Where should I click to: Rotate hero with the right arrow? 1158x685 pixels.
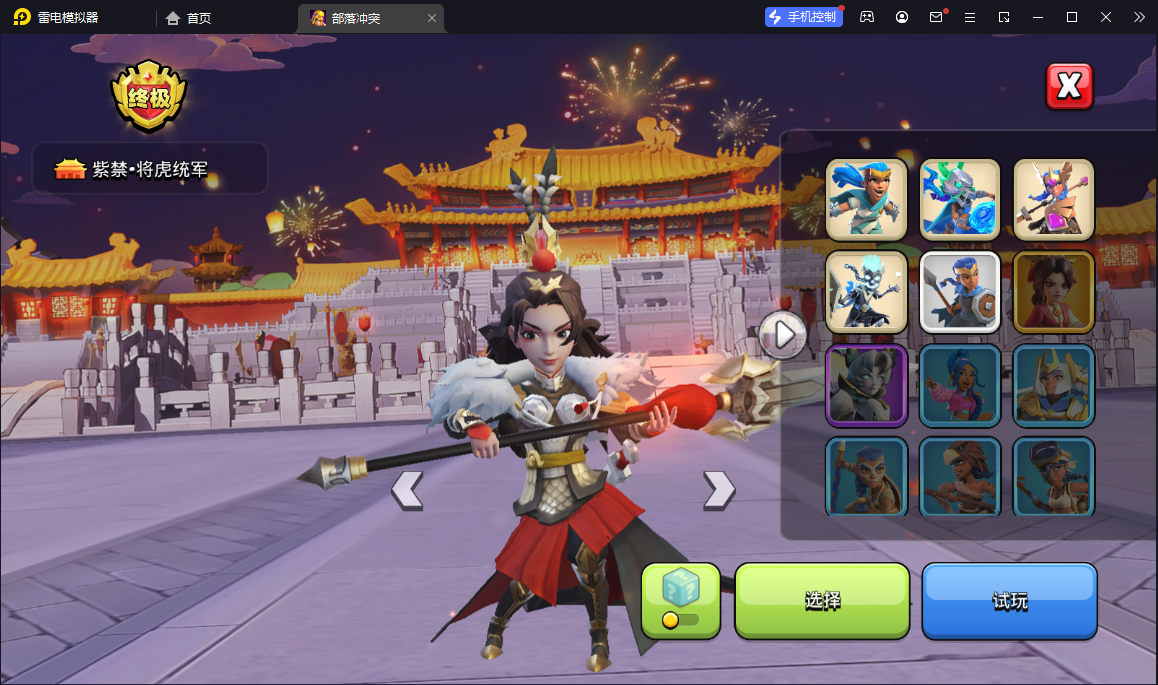(x=718, y=490)
